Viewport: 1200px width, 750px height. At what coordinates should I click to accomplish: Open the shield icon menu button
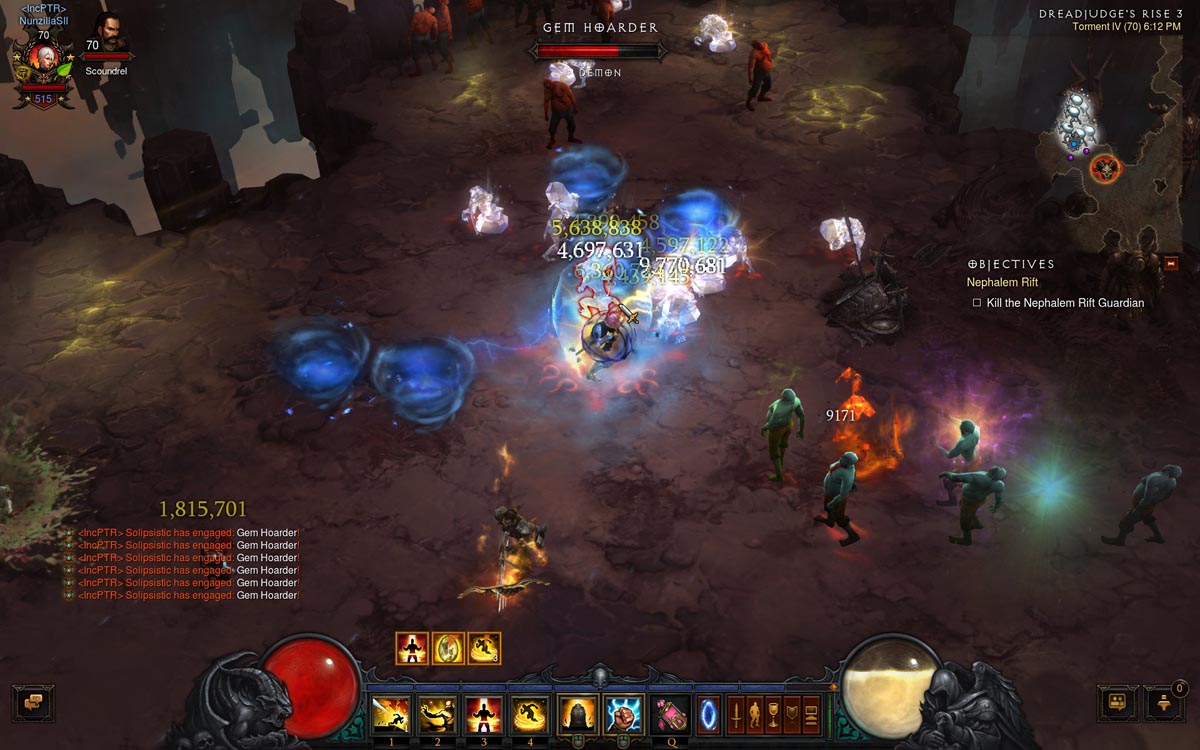click(792, 715)
